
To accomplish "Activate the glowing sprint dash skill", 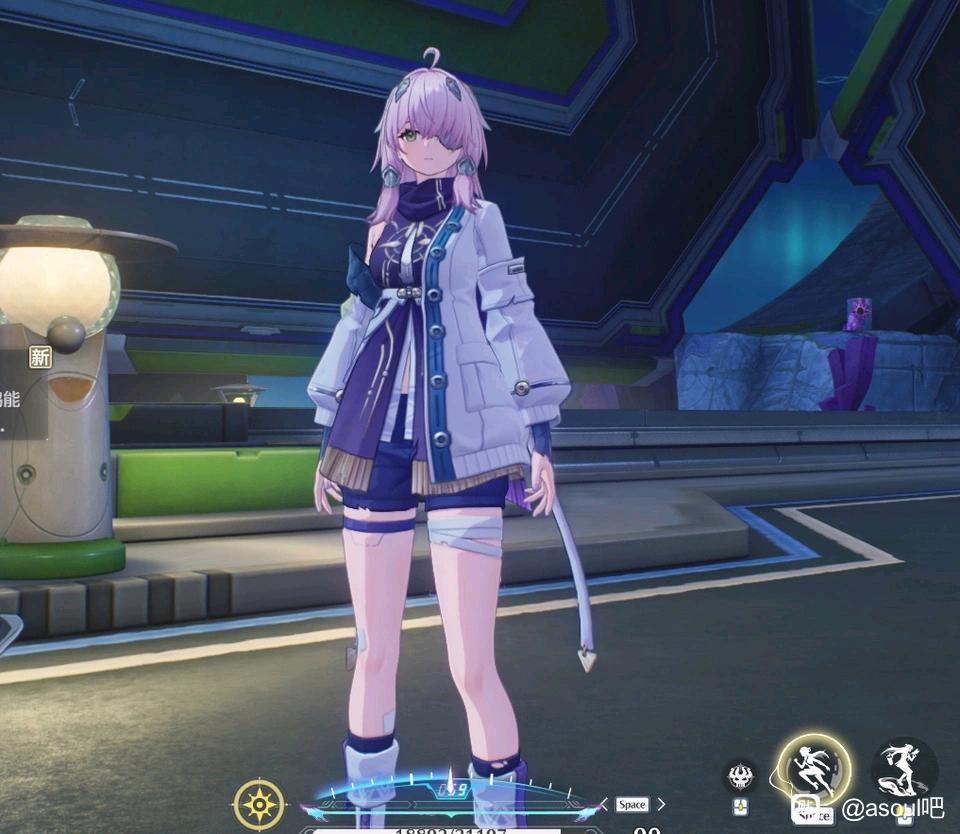I will 814,770.
